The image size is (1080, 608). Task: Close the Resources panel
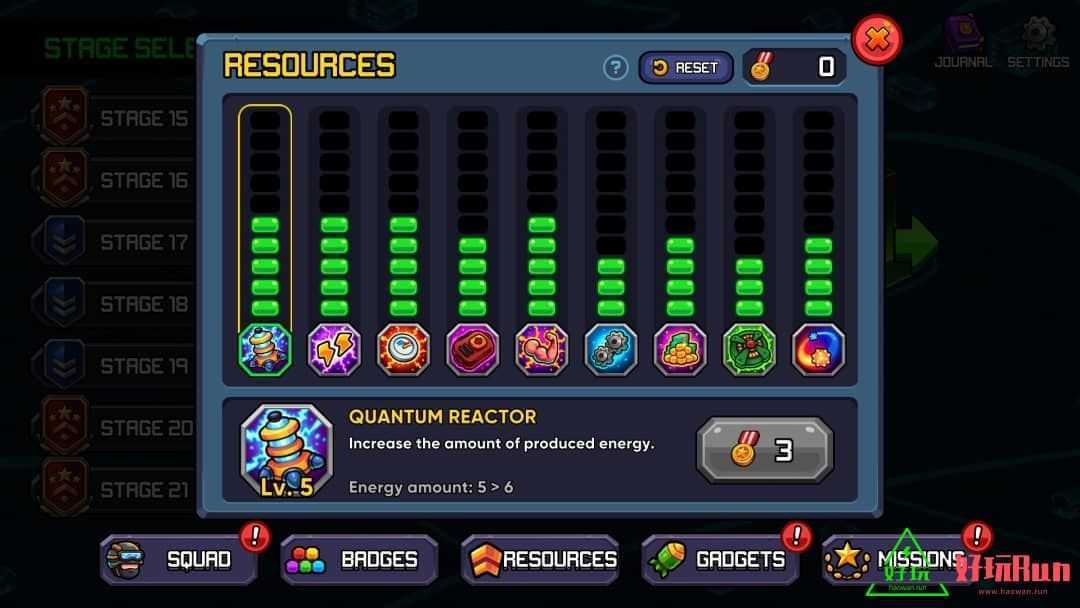[877, 41]
